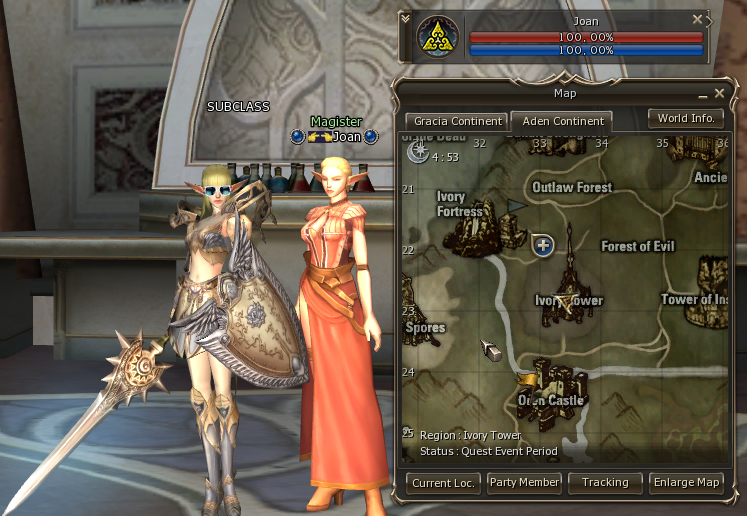Show current location on the map

pyautogui.click(x=443, y=482)
